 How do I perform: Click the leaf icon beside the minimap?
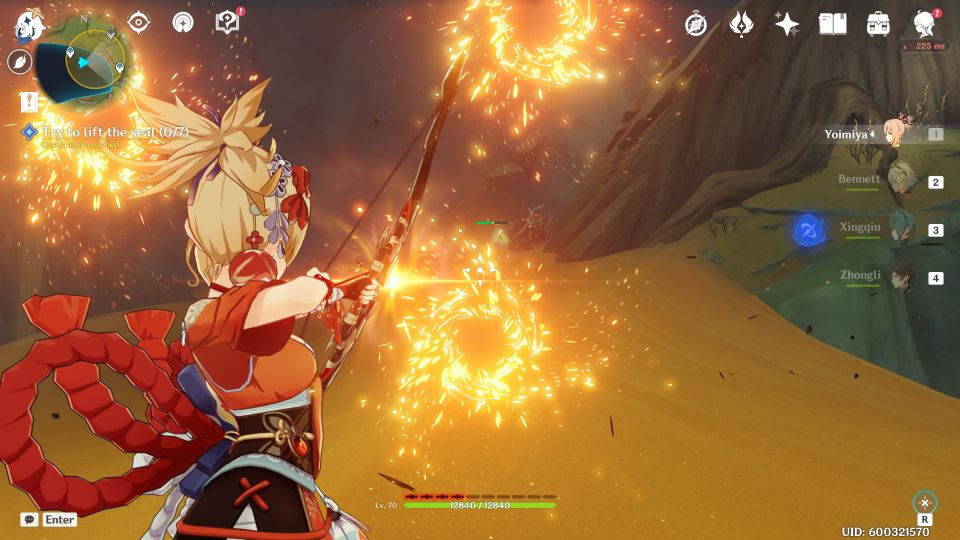pyautogui.click(x=20, y=62)
